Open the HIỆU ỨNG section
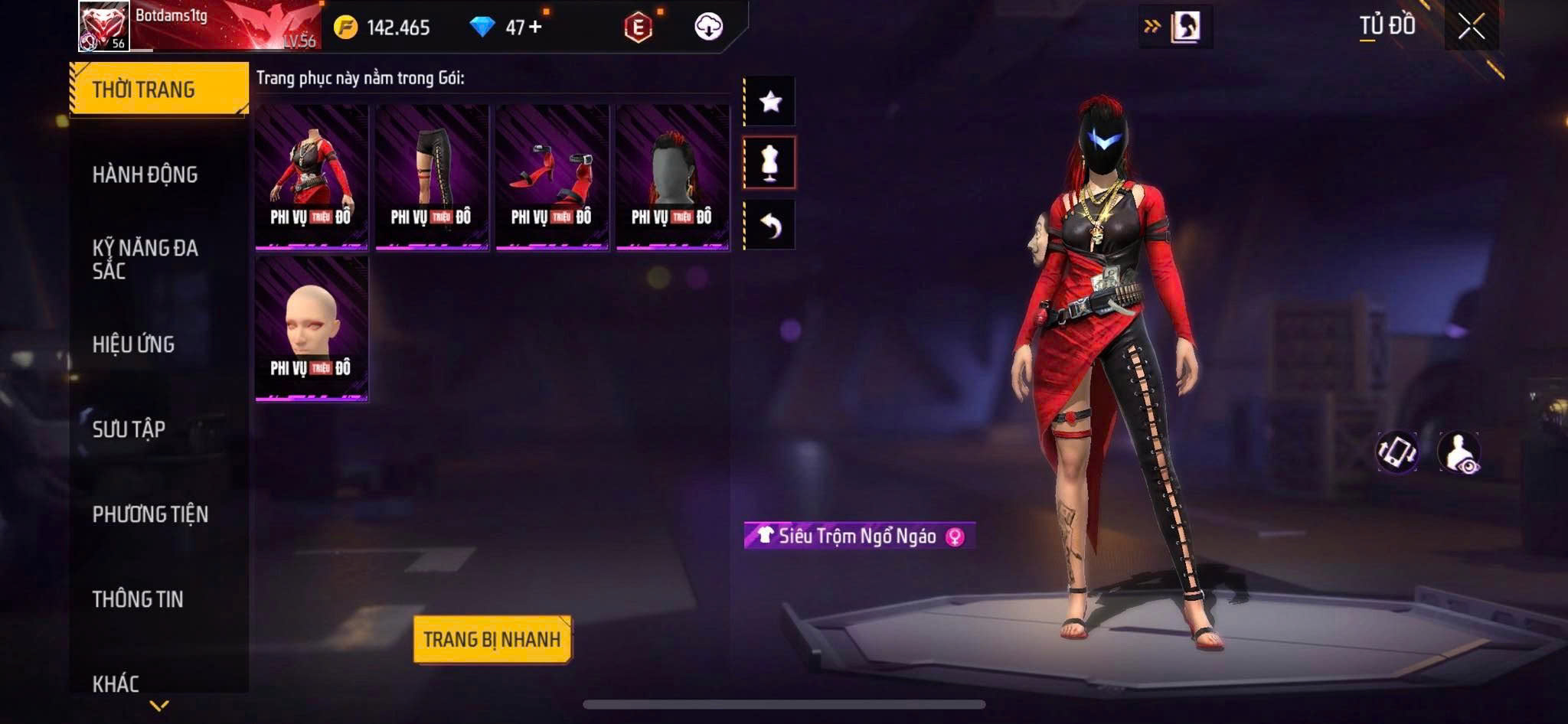 click(x=134, y=344)
